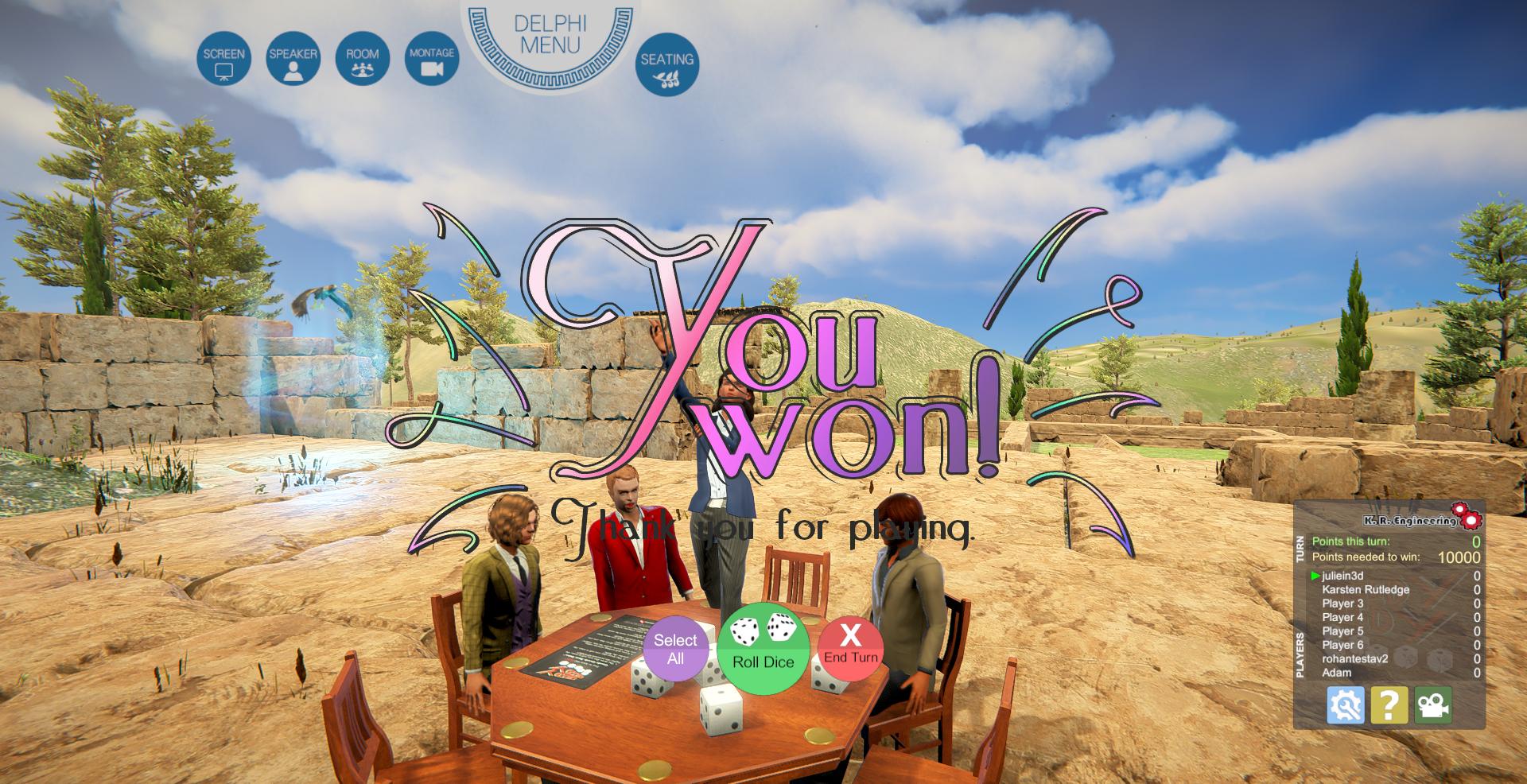Switch to Speaker view
The height and width of the screenshot is (784, 1527).
click(x=293, y=59)
